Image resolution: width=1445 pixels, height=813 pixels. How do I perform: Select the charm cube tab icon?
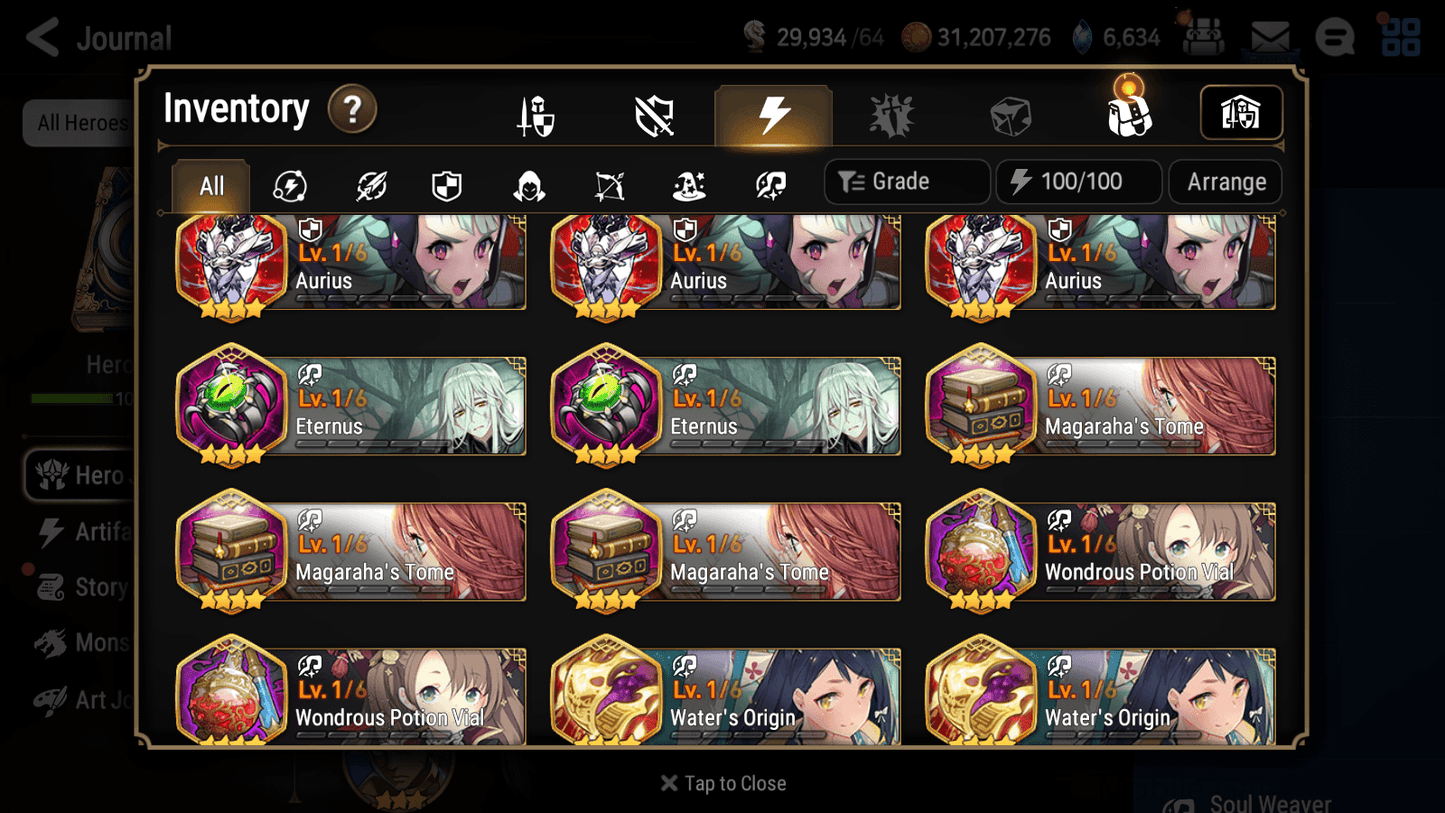(1011, 115)
